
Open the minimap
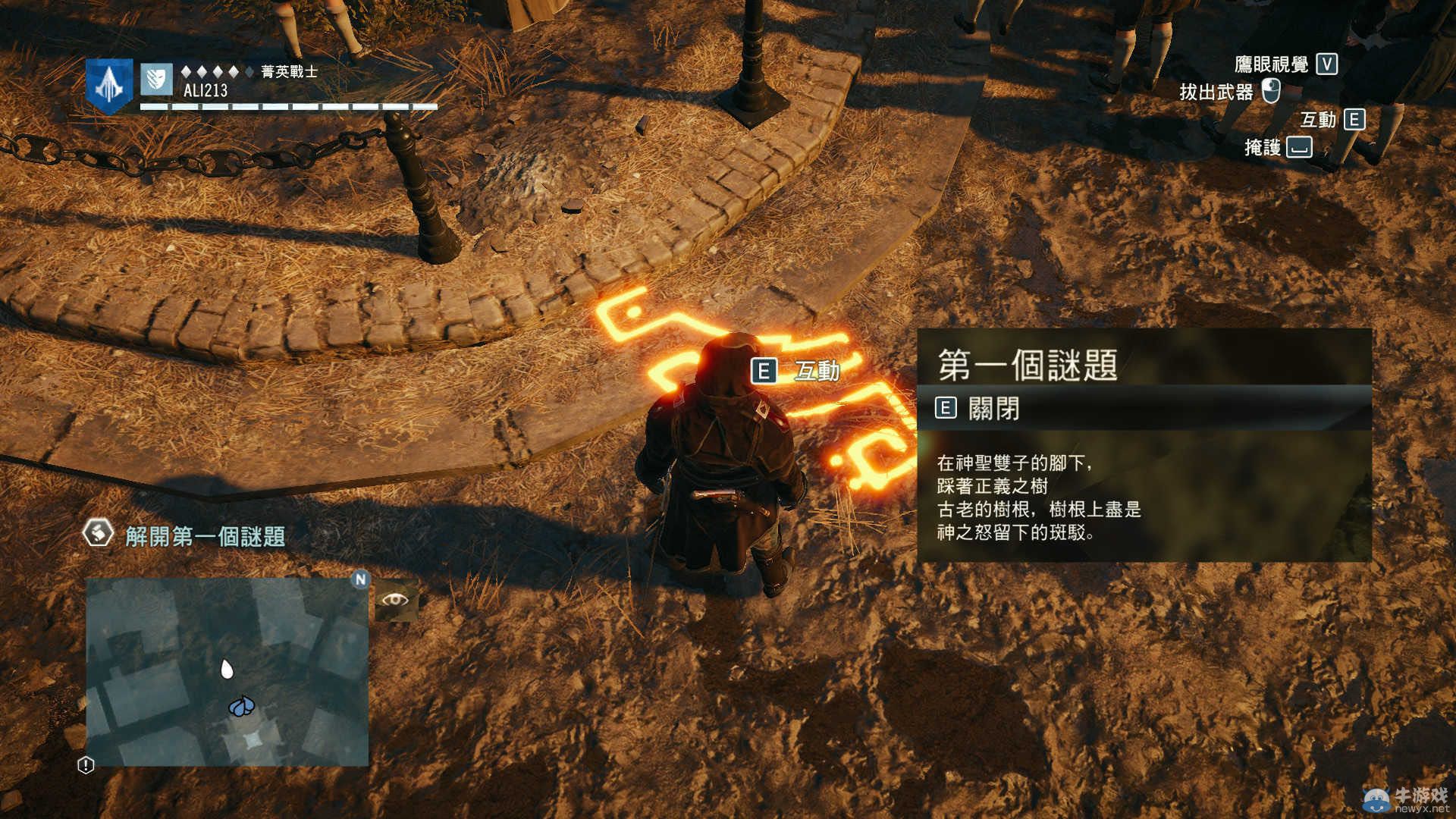[x=227, y=672]
